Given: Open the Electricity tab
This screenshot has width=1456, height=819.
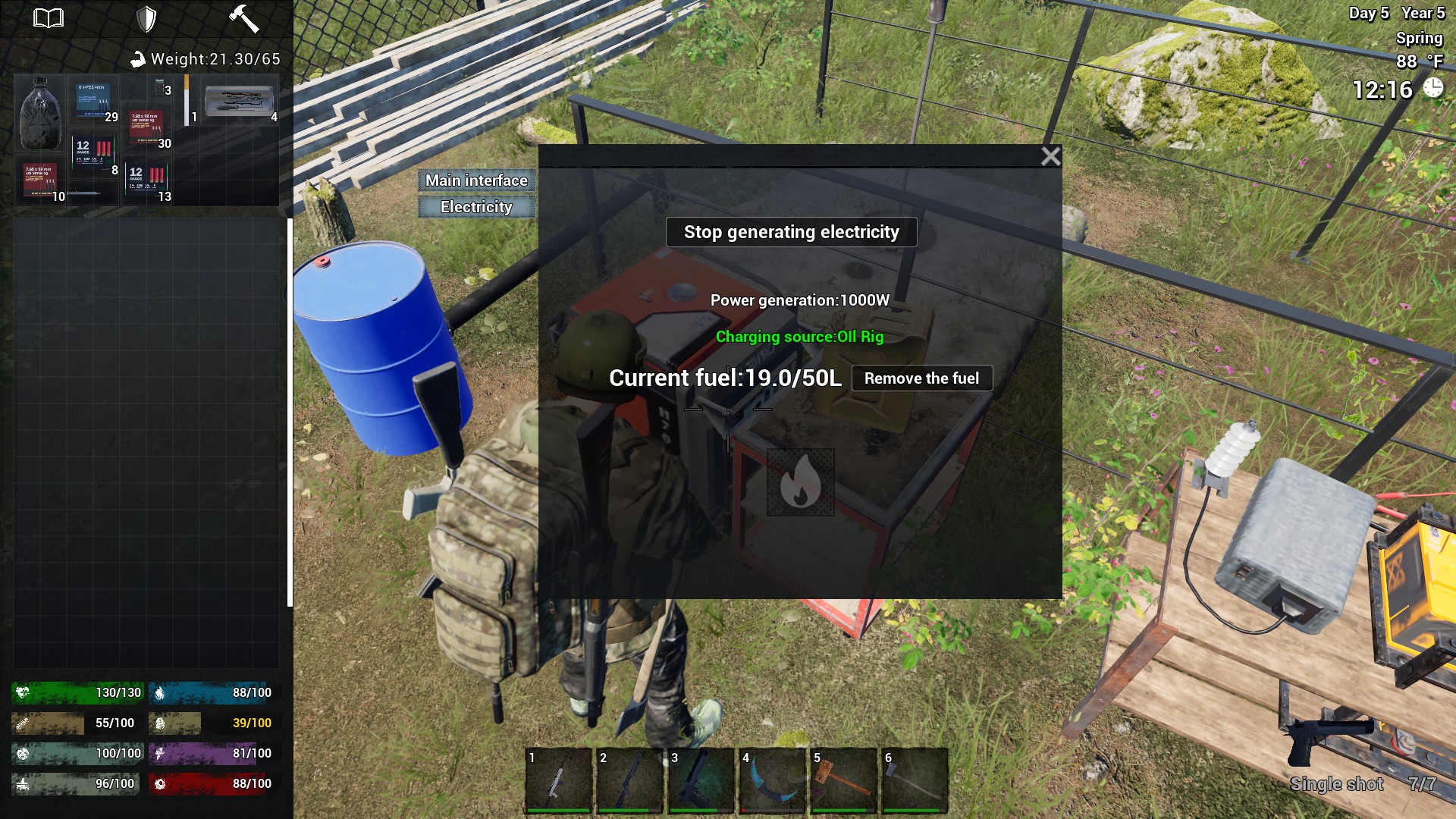Looking at the screenshot, I should click(x=476, y=207).
